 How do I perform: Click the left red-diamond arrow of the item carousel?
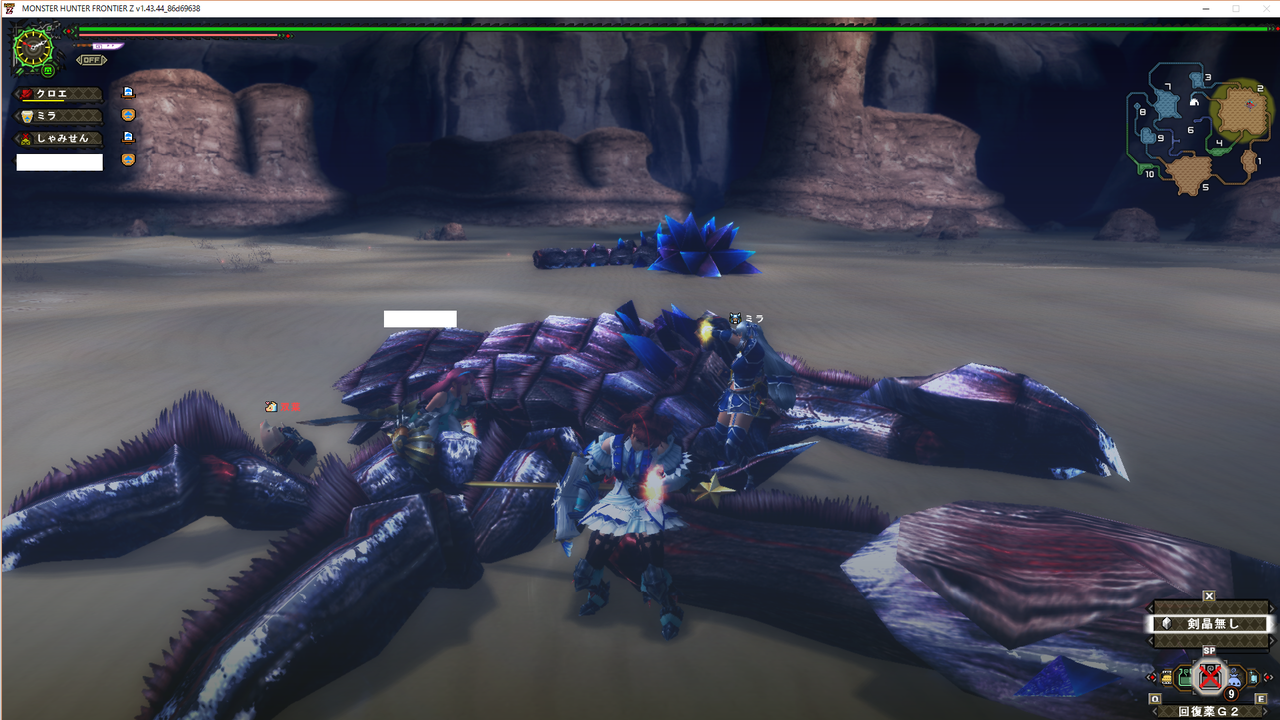(x=1152, y=677)
